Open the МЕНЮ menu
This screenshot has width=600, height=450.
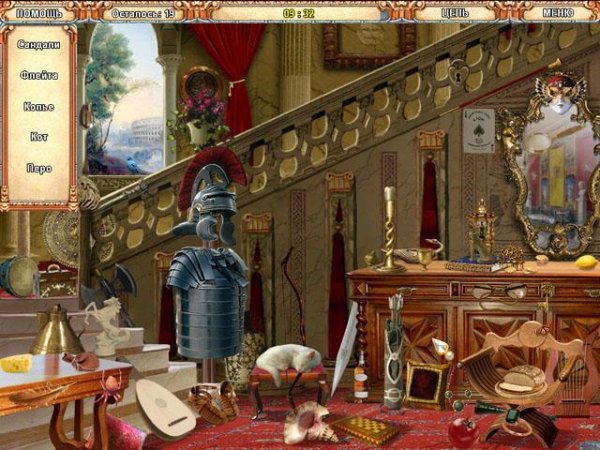tap(558, 13)
